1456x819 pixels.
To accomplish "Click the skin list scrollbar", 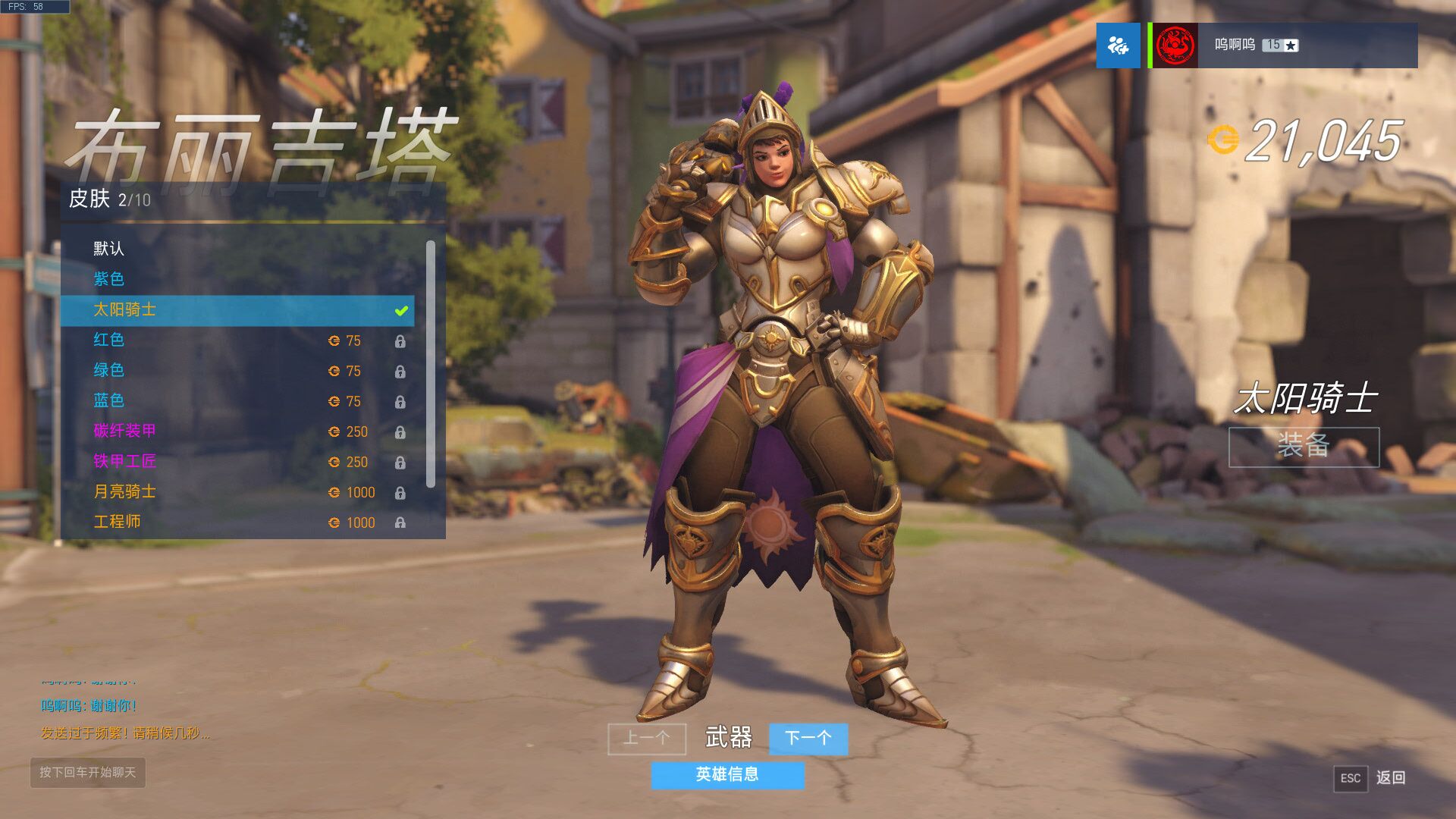I will tap(430, 364).
